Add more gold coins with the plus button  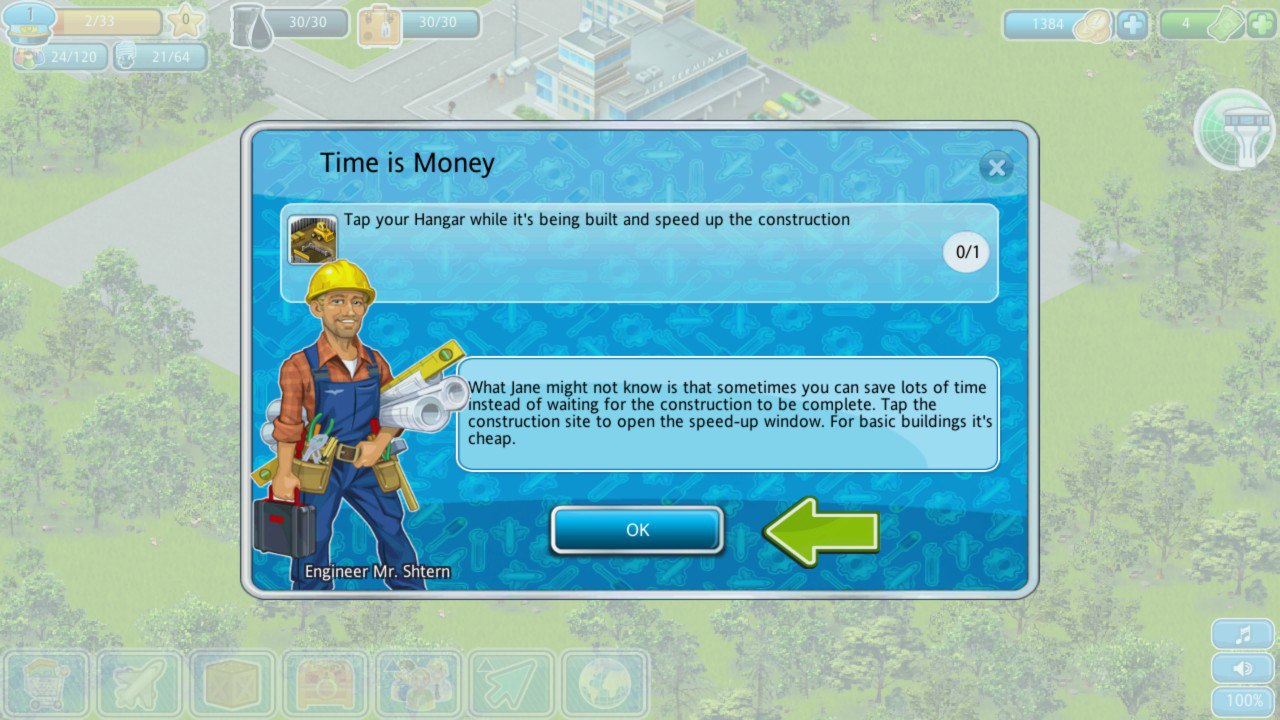(x=1132, y=24)
